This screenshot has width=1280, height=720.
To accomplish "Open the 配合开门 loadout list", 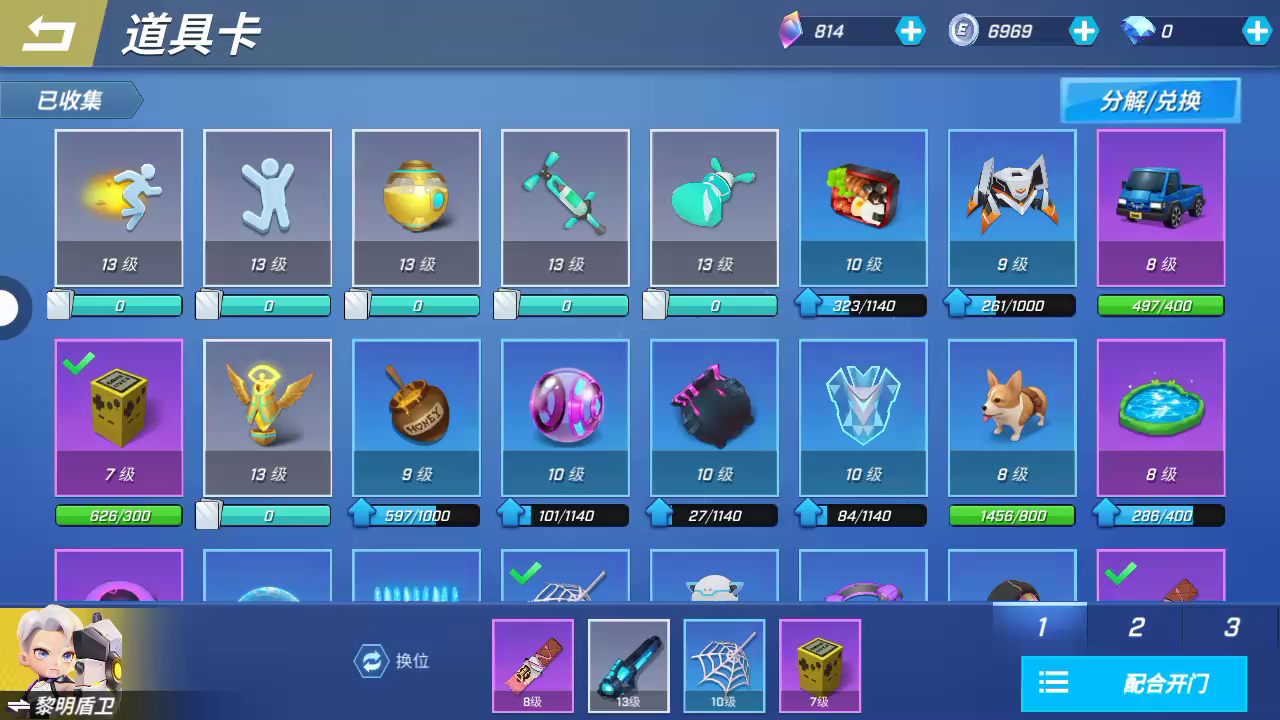I will [1134, 684].
